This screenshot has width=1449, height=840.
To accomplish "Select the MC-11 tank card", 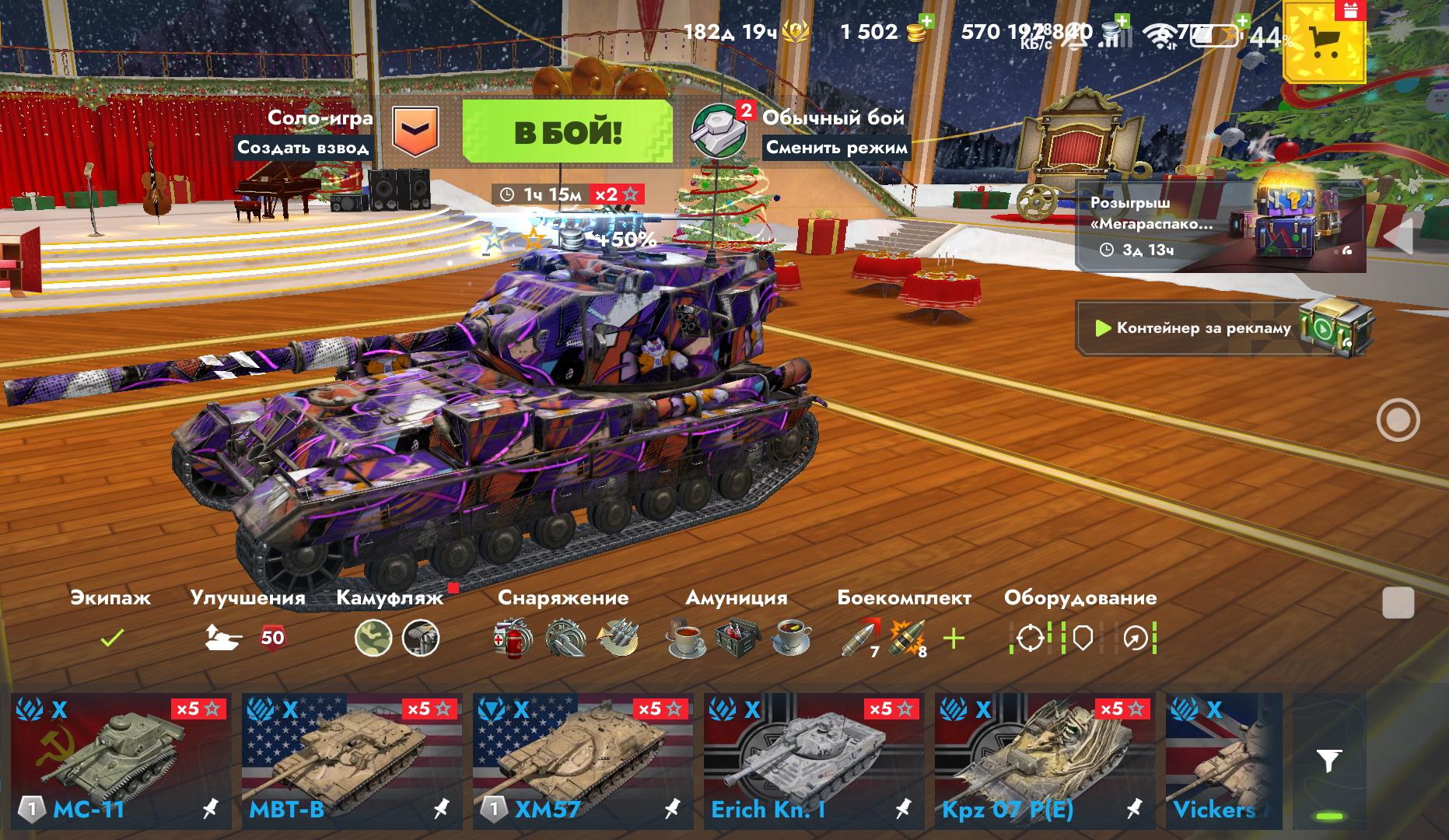I will pyautogui.click(x=121, y=761).
